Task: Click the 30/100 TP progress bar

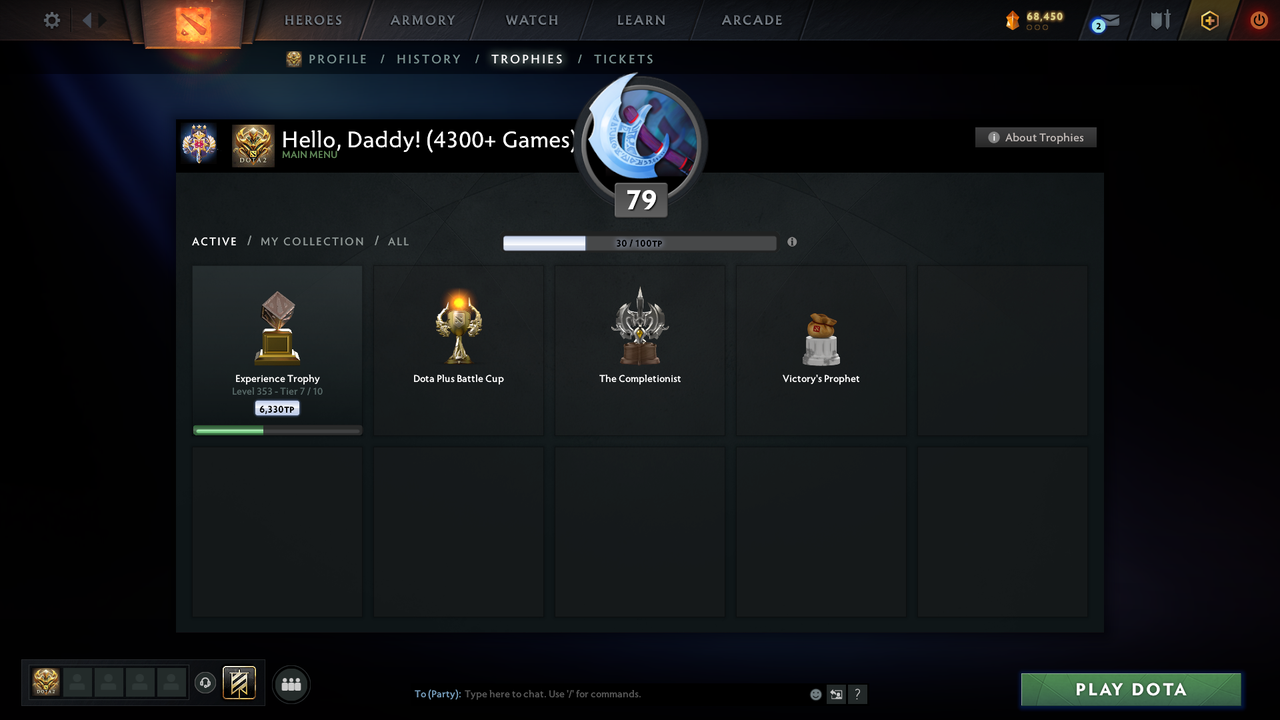Action: 640,242
